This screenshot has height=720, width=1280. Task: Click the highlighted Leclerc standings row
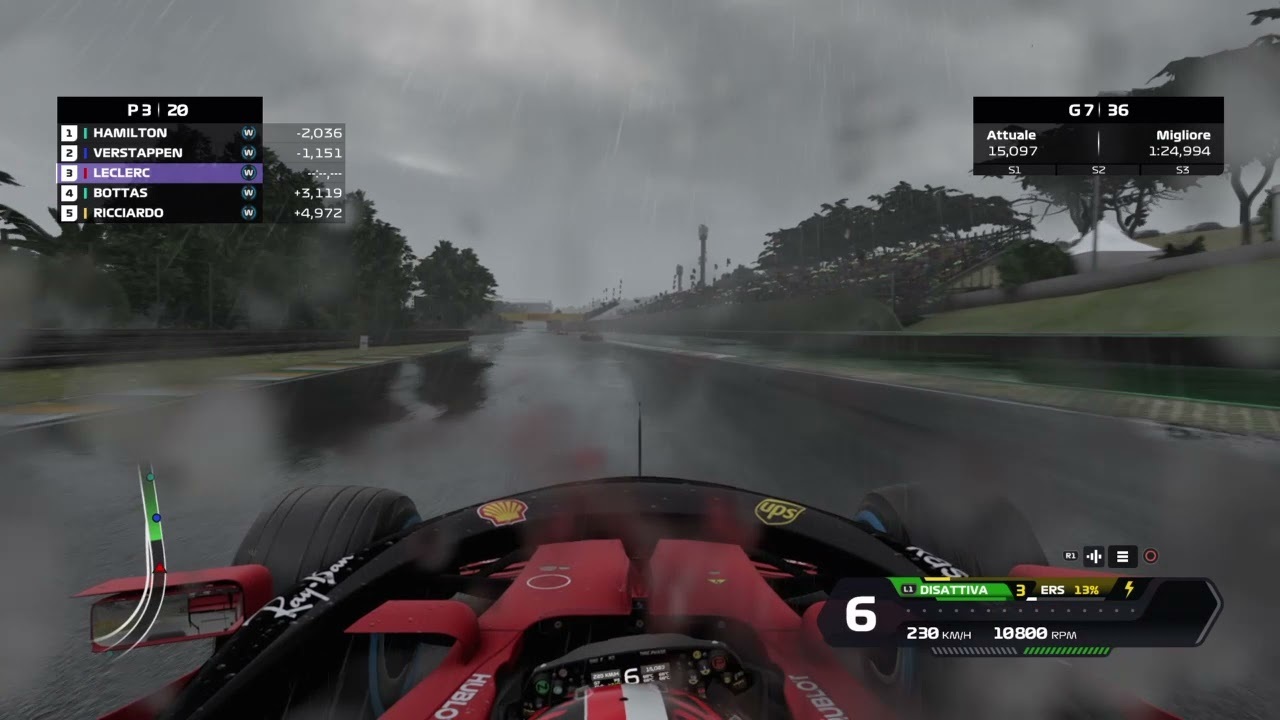(160, 173)
